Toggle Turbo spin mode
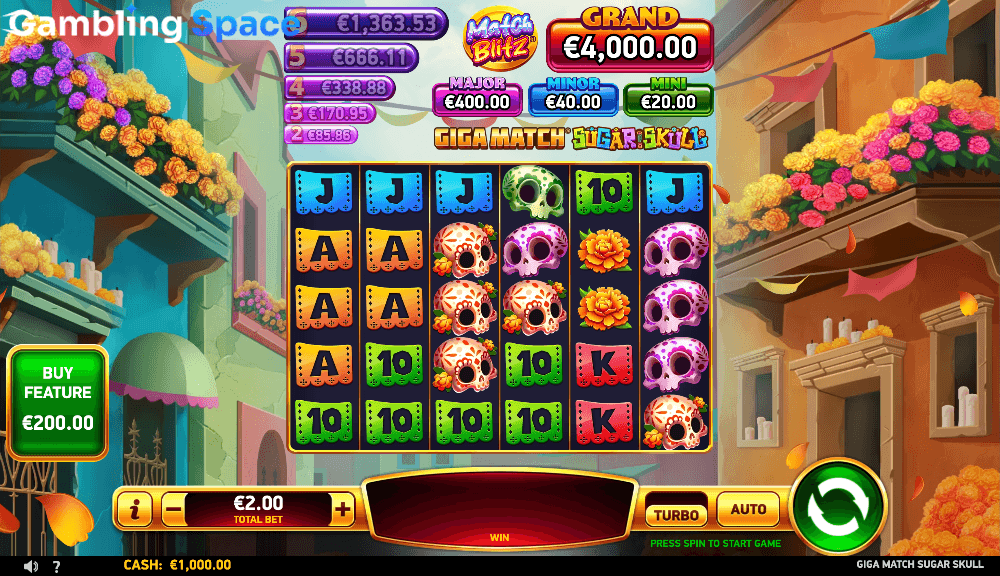The image size is (1000, 576). pyautogui.click(x=676, y=513)
